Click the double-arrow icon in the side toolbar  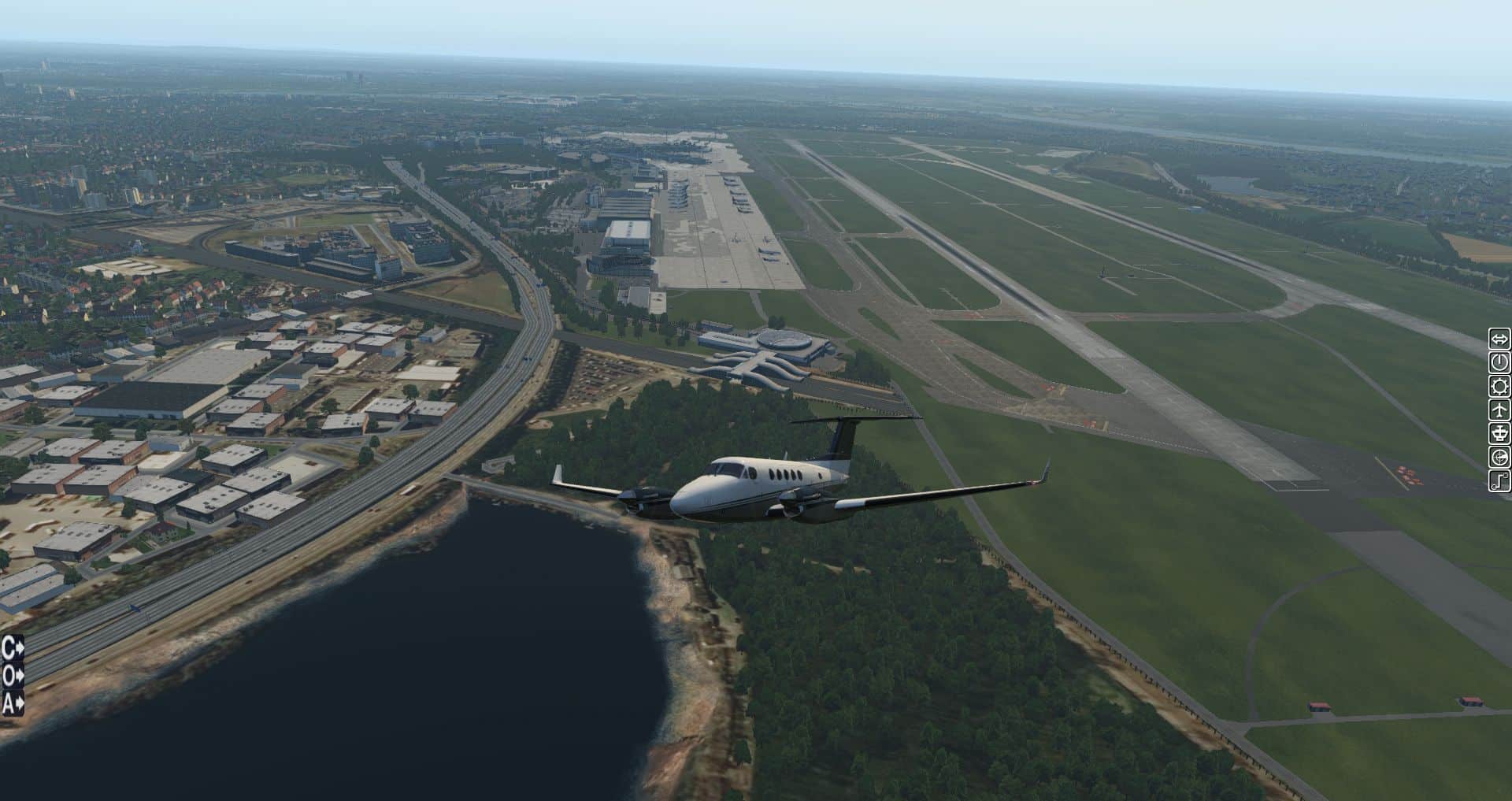tap(1499, 339)
